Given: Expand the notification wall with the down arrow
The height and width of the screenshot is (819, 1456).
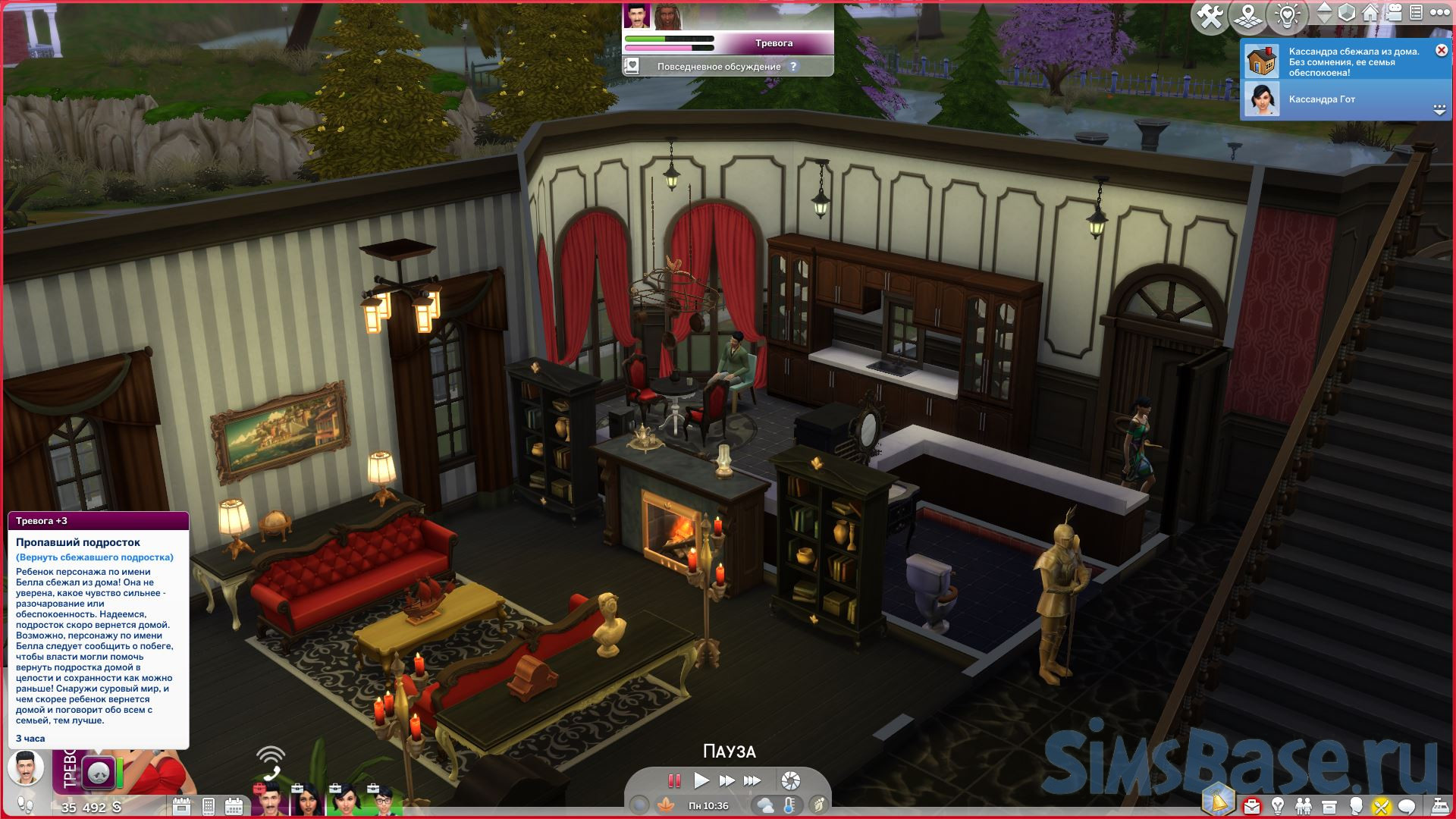Looking at the screenshot, I should pos(1439,111).
